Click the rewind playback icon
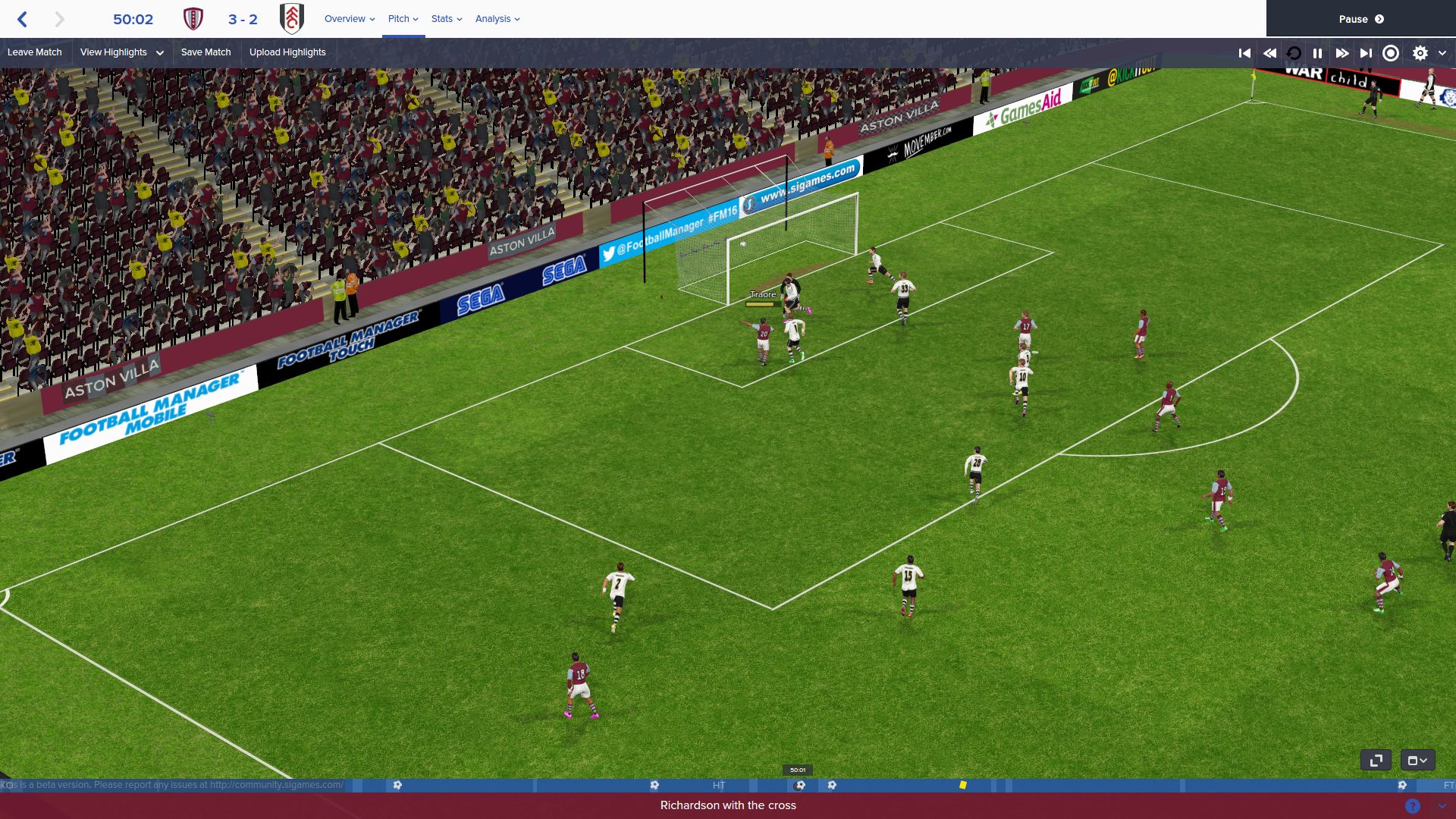 click(1269, 53)
